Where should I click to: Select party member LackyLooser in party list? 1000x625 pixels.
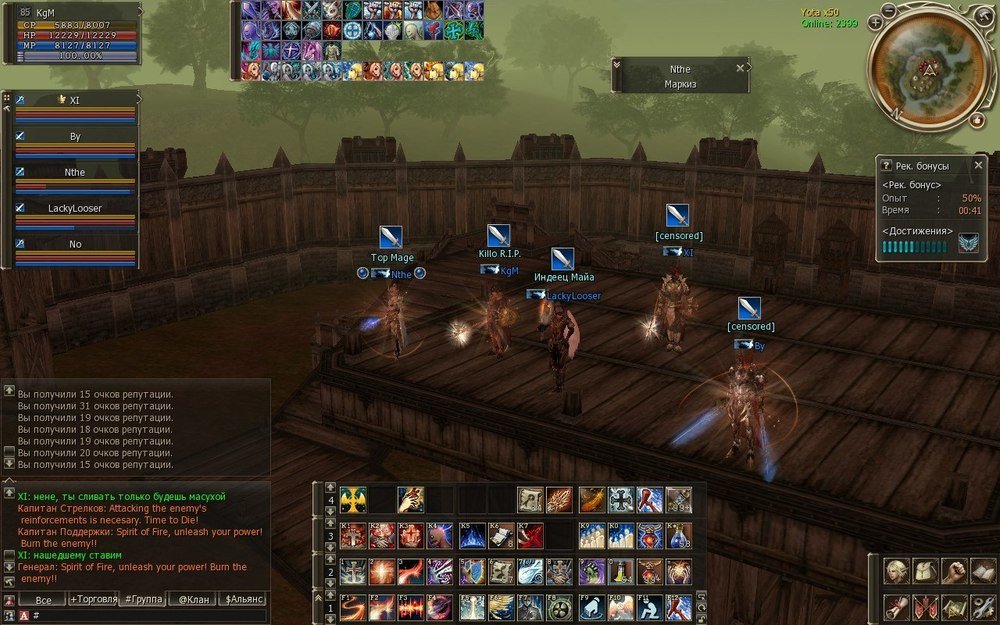point(75,208)
